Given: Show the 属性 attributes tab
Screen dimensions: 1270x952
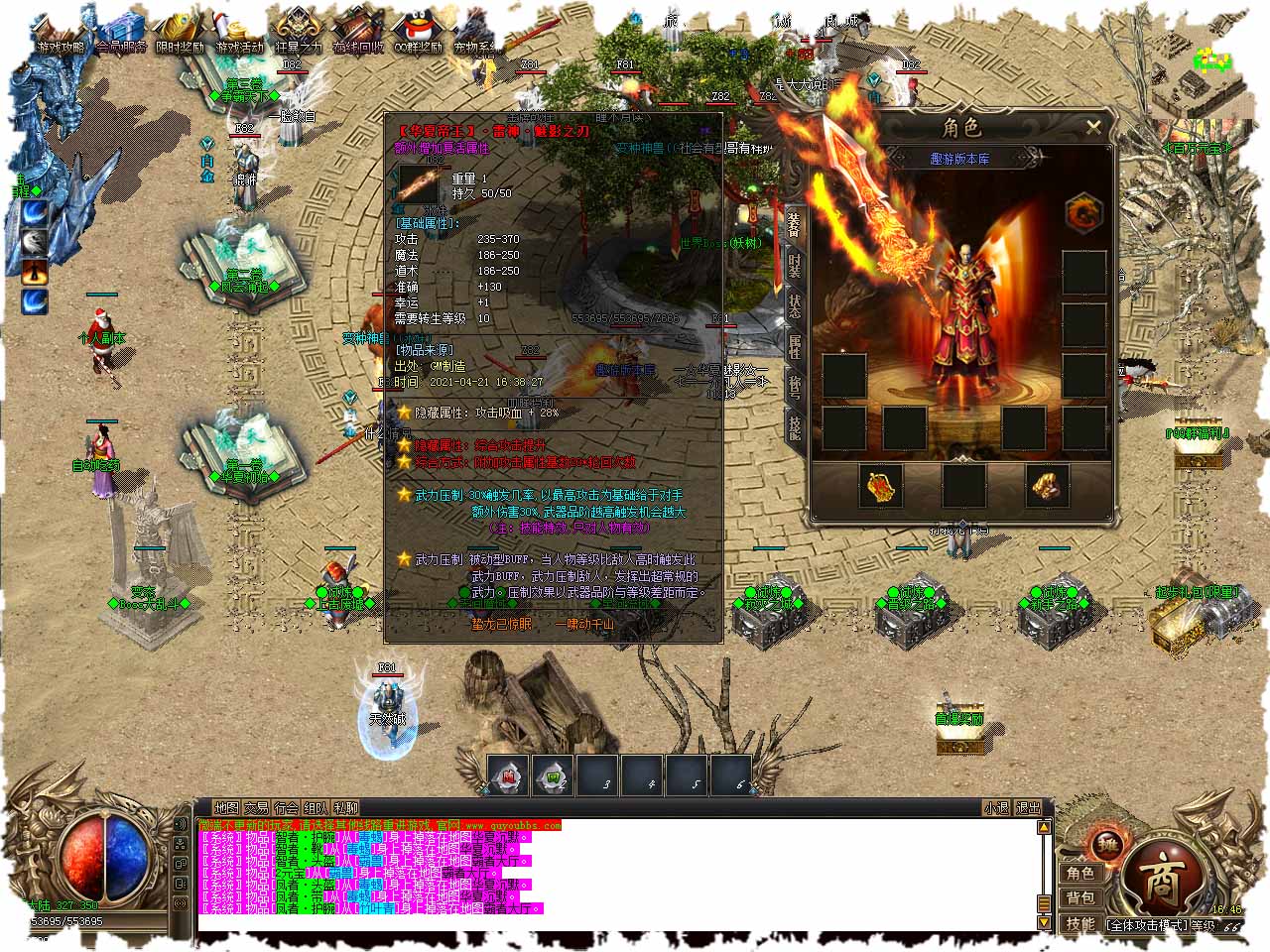Looking at the screenshot, I should pyautogui.click(x=795, y=346).
